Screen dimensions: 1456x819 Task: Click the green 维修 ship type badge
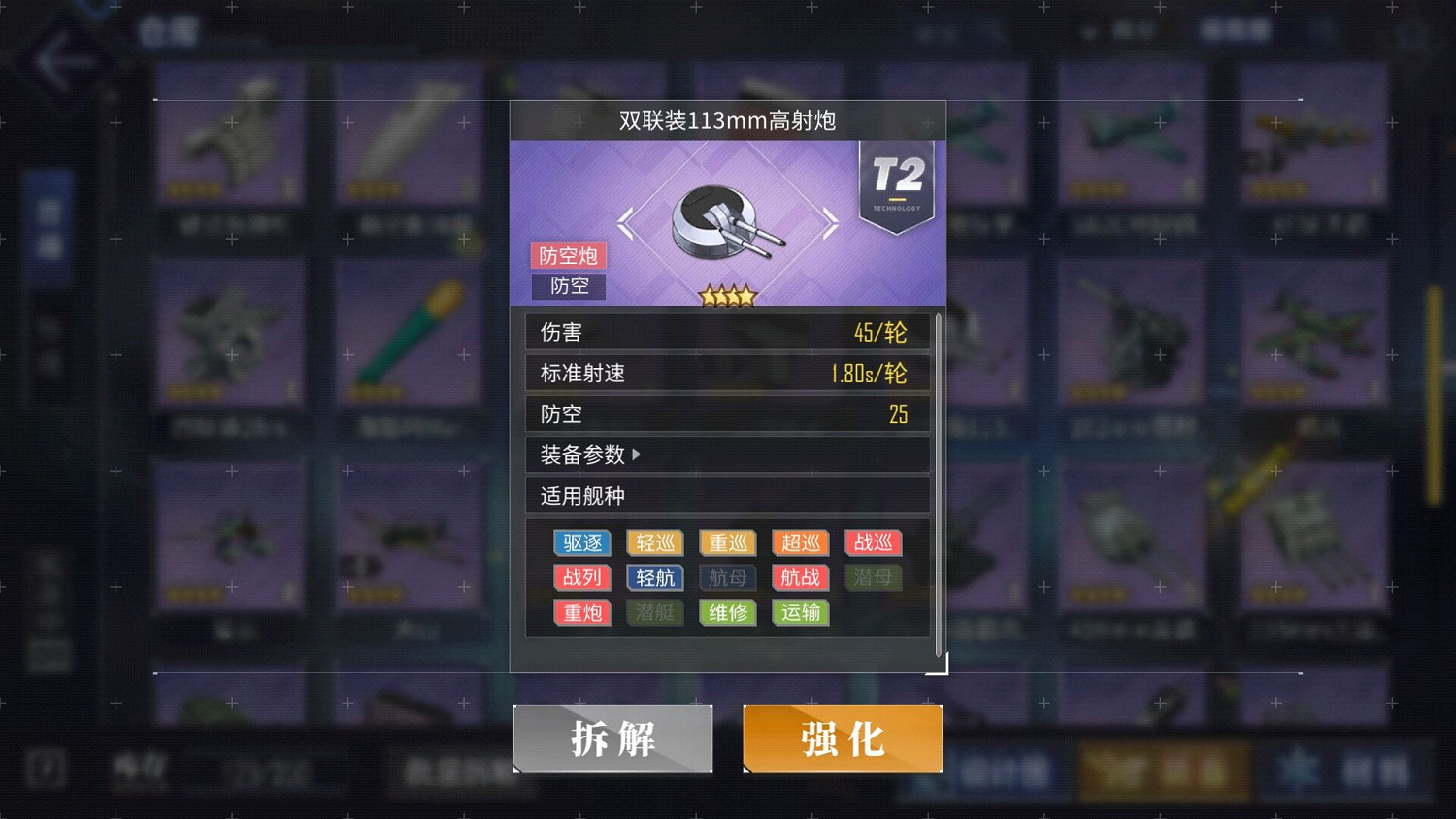pyautogui.click(x=727, y=612)
